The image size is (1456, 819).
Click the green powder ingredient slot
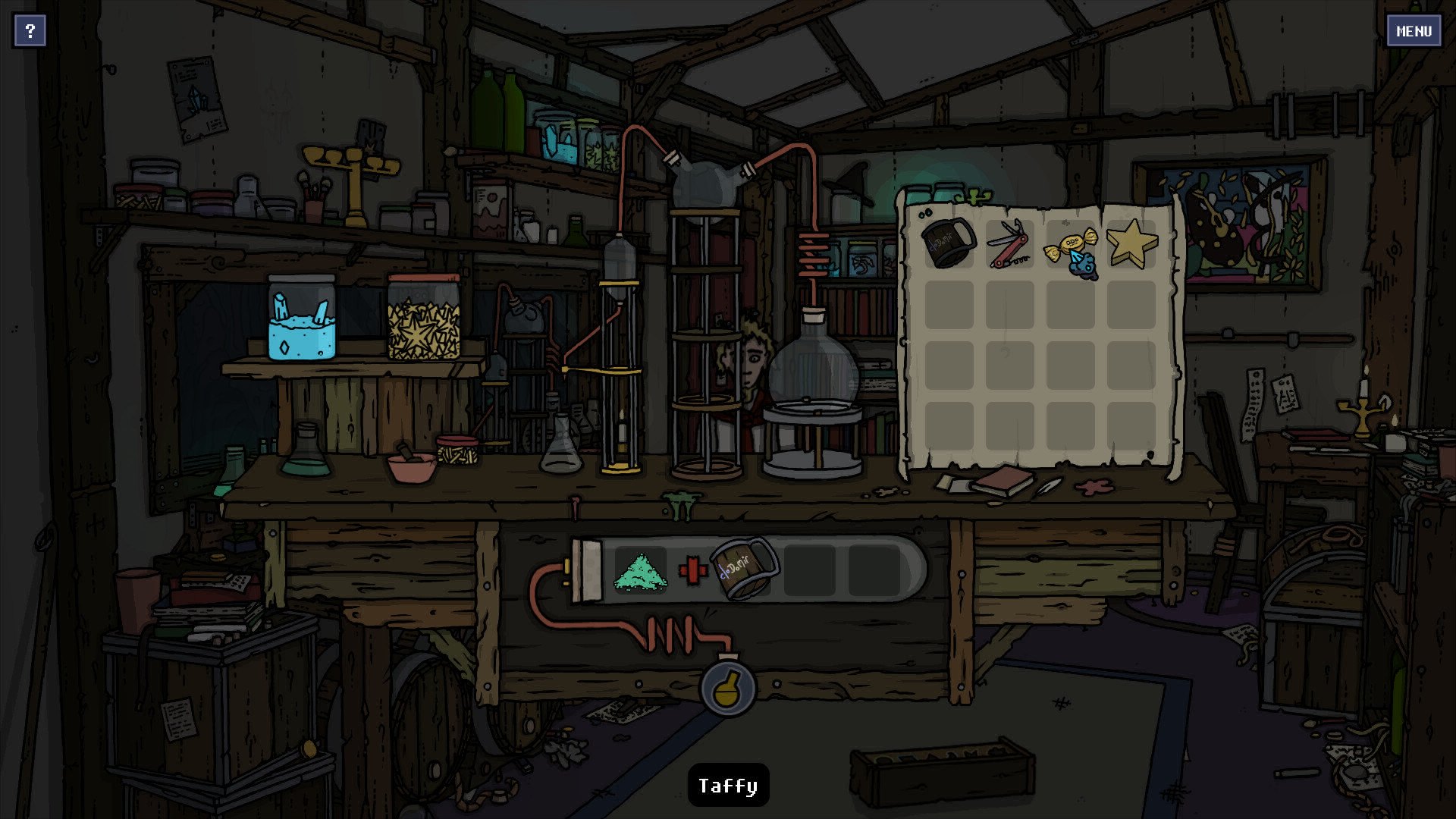click(x=640, y=571)
